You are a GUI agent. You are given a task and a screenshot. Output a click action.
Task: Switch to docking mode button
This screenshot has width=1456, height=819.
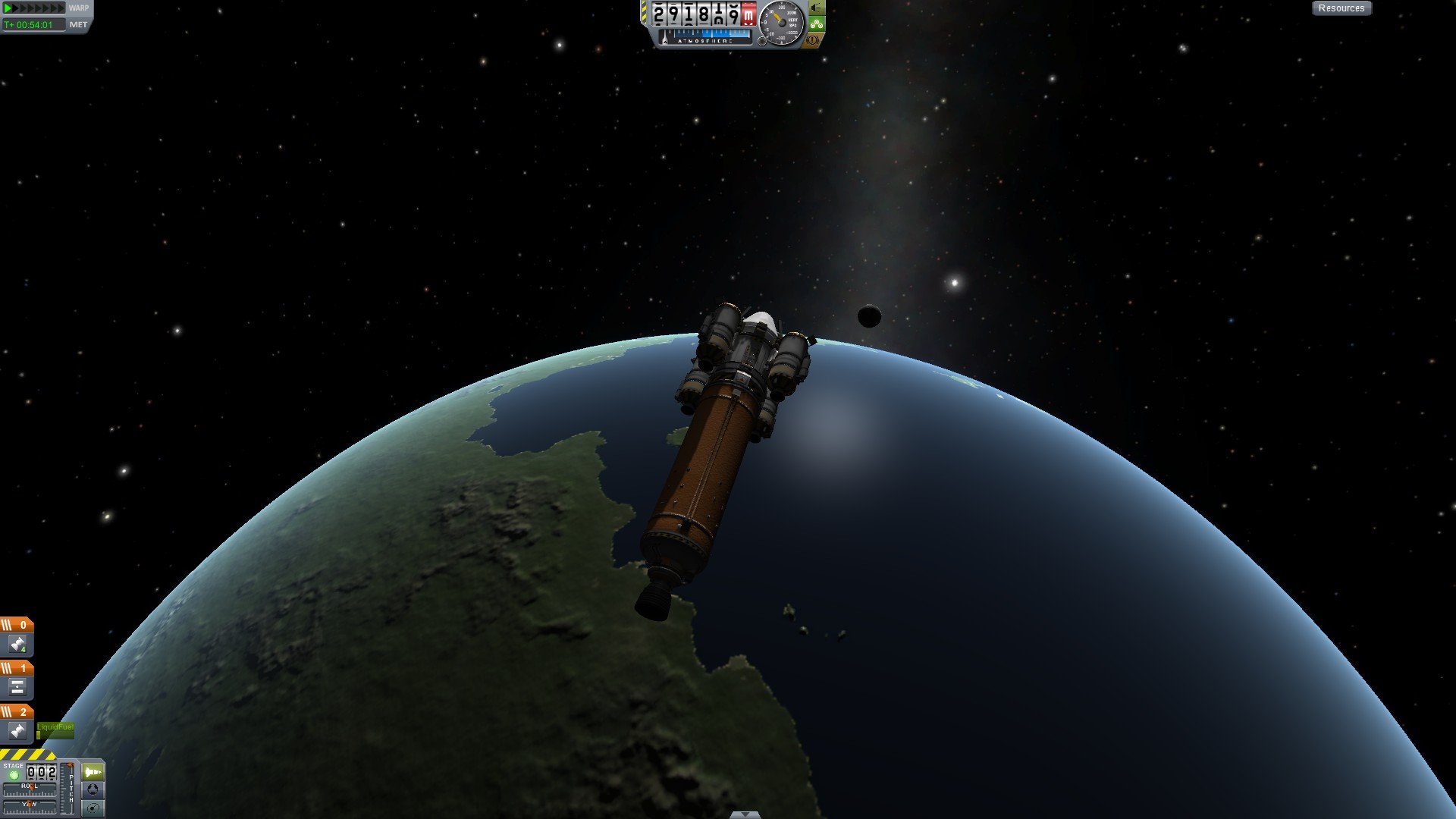tap(93, 789)
